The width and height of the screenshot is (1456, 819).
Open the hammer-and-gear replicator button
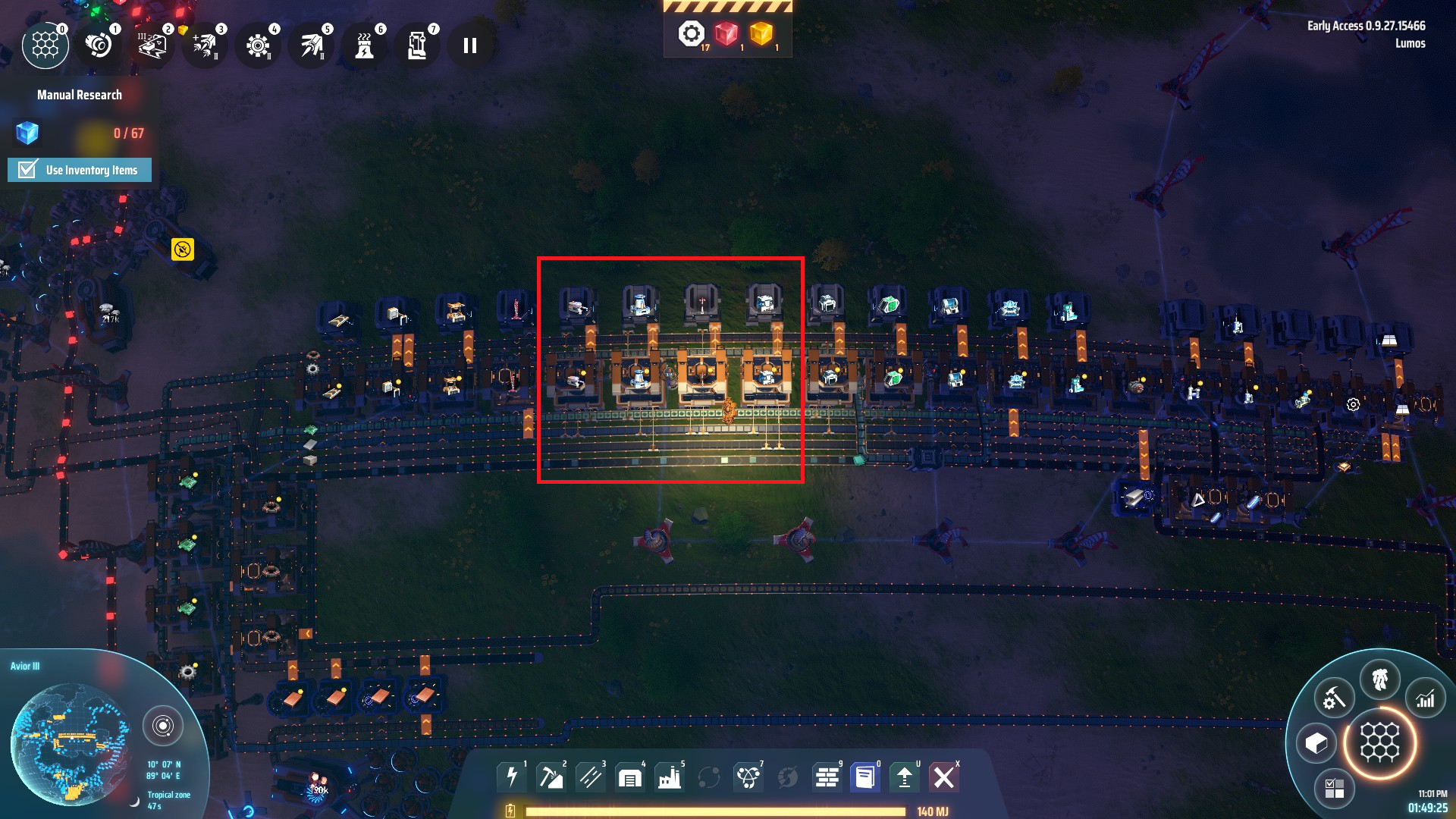(1334, 698)
